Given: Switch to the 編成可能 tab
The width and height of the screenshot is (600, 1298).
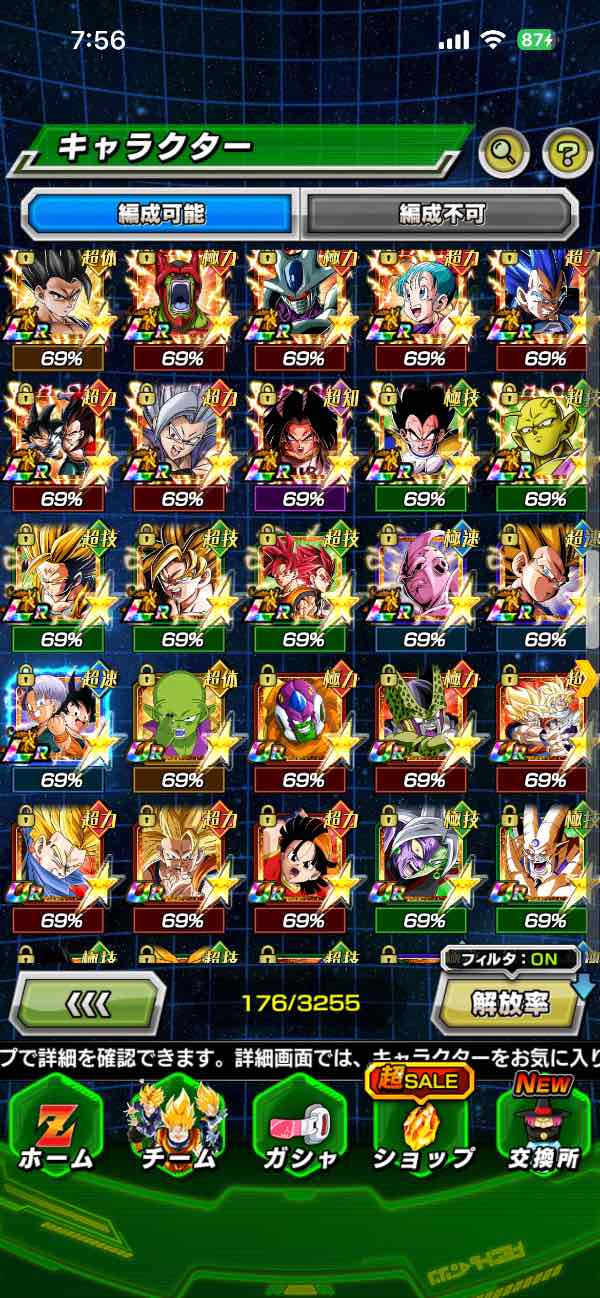Looking at the screenshot, I should click(161, 213).
